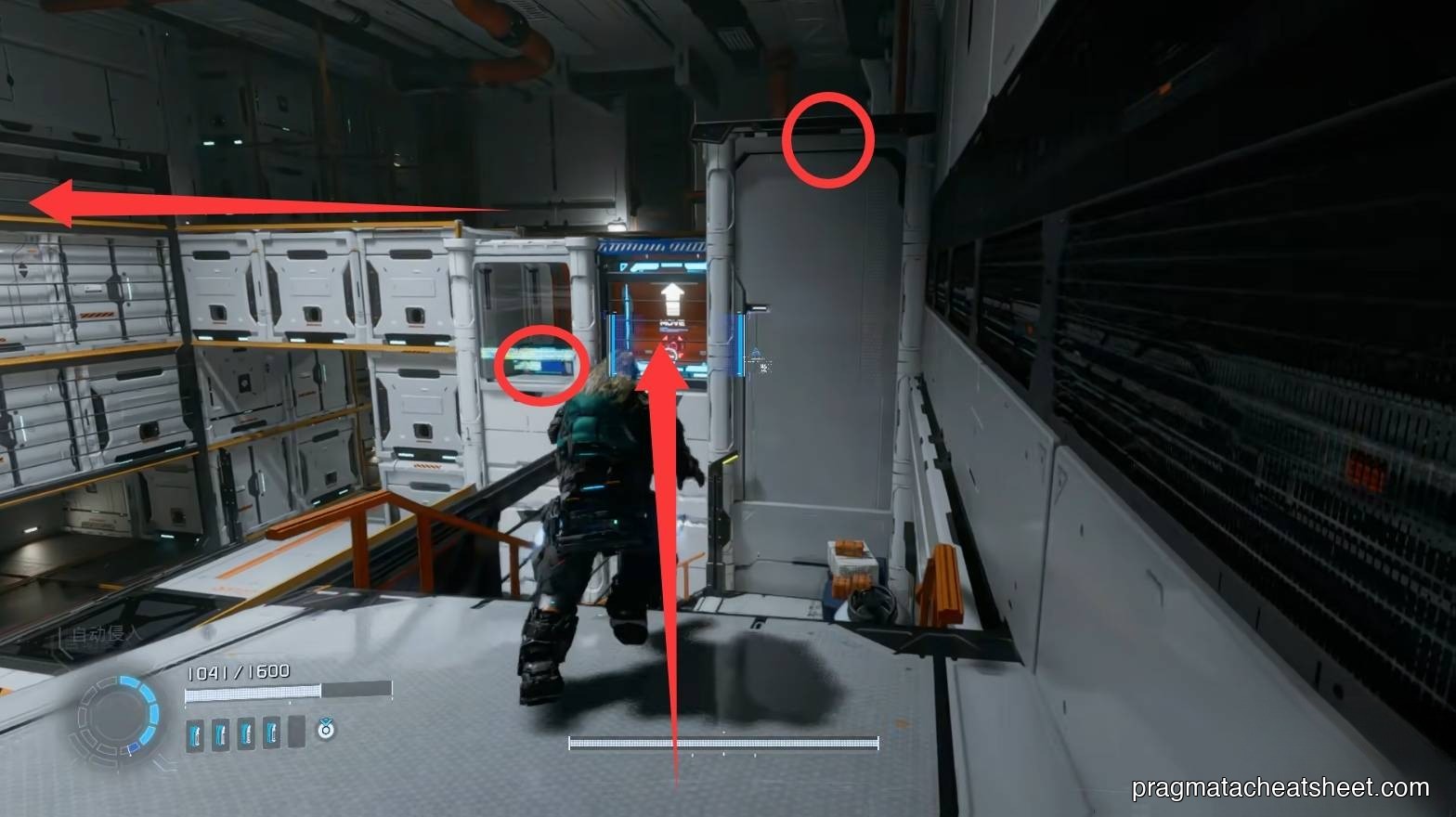
Task: Expand the holographic blue bracket on the right door frame
Action: click(x=740, y=344)
